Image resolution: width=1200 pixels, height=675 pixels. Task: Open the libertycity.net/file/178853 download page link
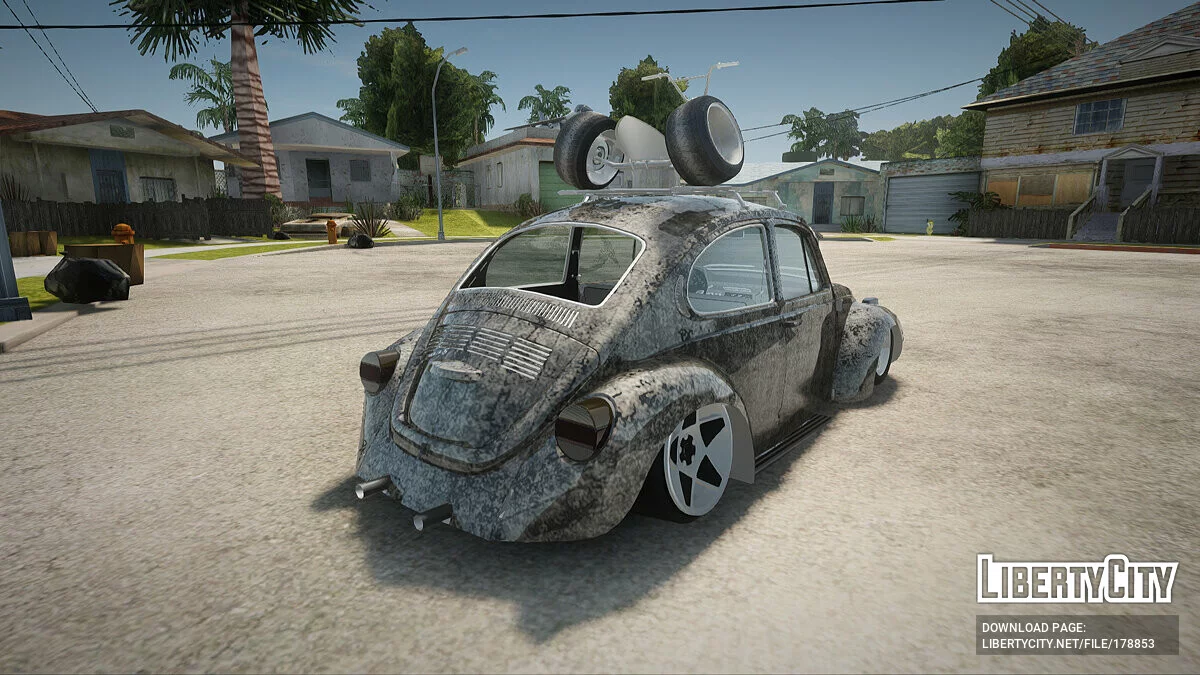point(1068,644)
